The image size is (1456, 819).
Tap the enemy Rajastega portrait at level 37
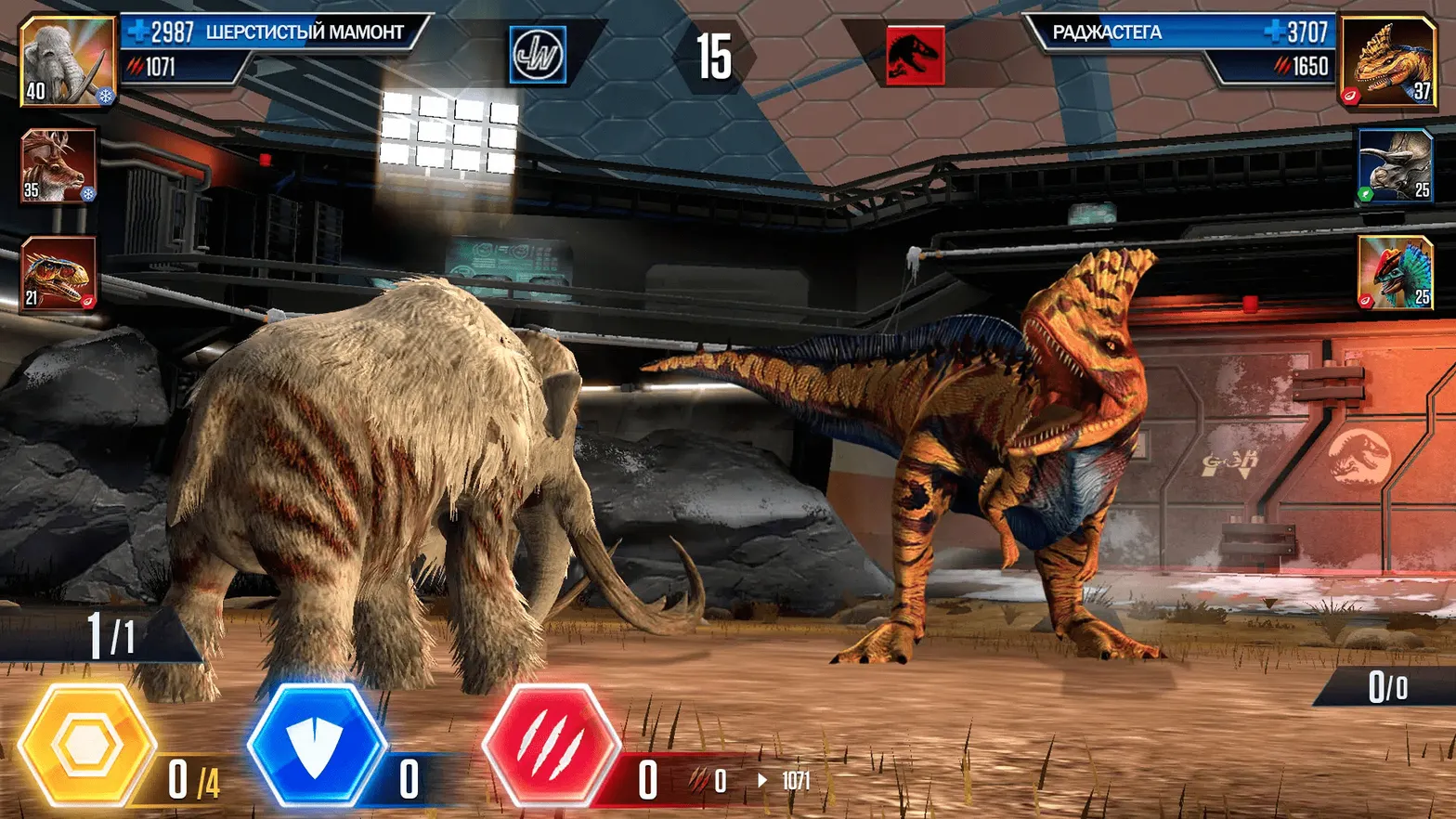(1387, 63)
